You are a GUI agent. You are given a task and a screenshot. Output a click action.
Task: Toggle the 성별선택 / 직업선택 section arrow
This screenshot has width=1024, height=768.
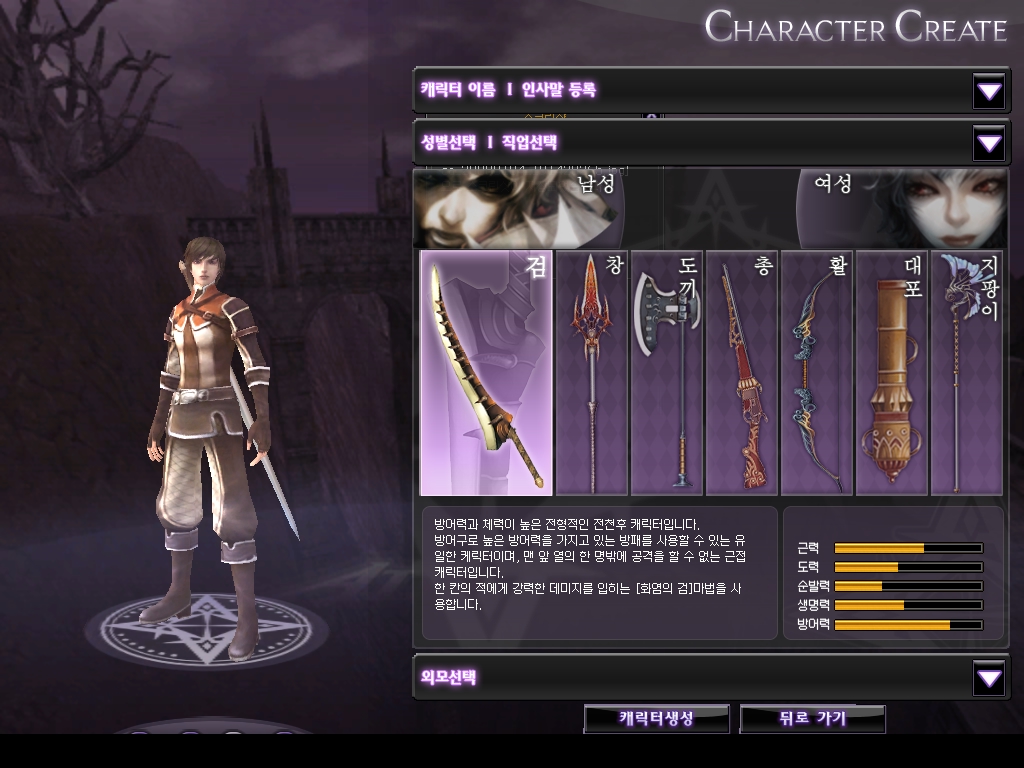point(989,144)
